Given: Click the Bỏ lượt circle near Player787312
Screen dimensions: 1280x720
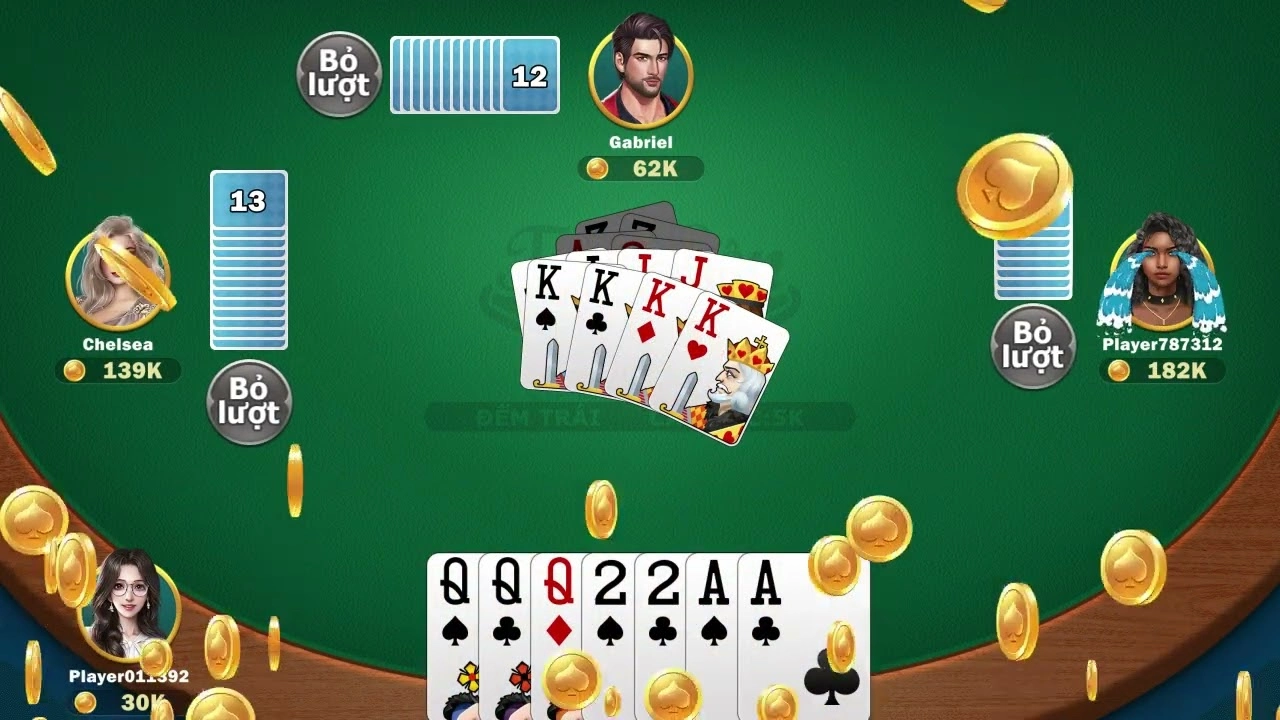Looking at the screenshot, I should 1033,341.
